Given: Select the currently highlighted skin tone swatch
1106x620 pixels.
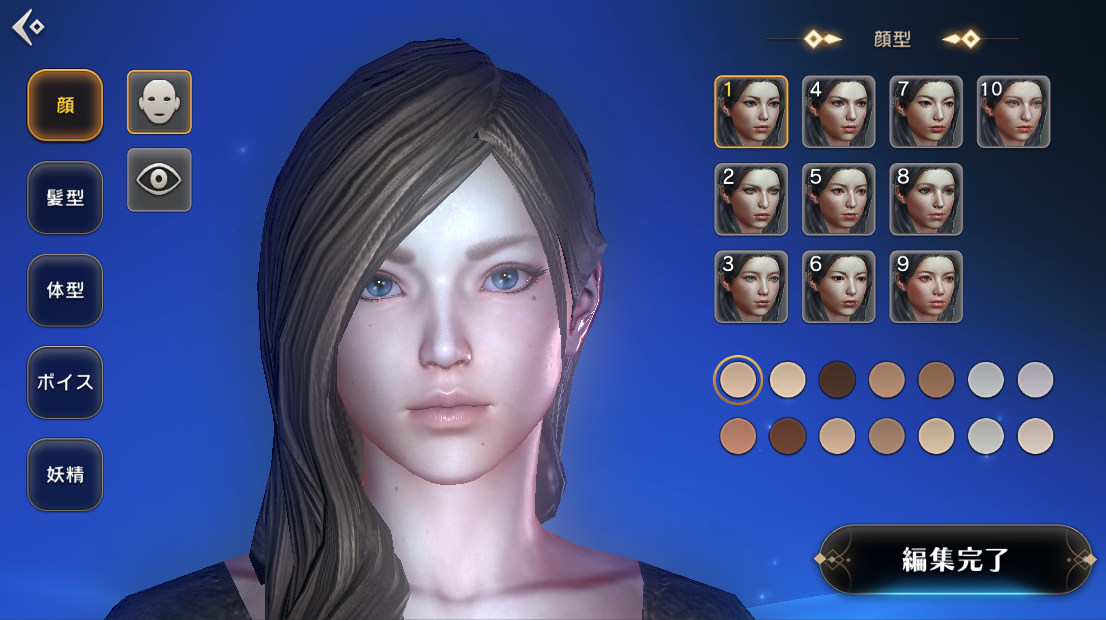Looking at the screenshot, I should (738, 380).
